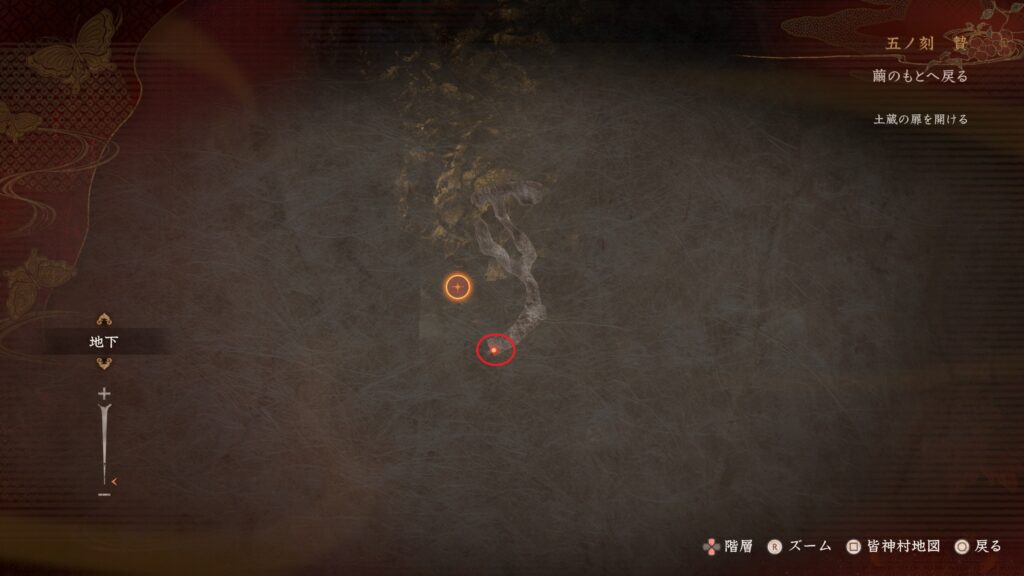Click the zoom slider's minus sign
1024x576 pixels.
coord(104,493)
